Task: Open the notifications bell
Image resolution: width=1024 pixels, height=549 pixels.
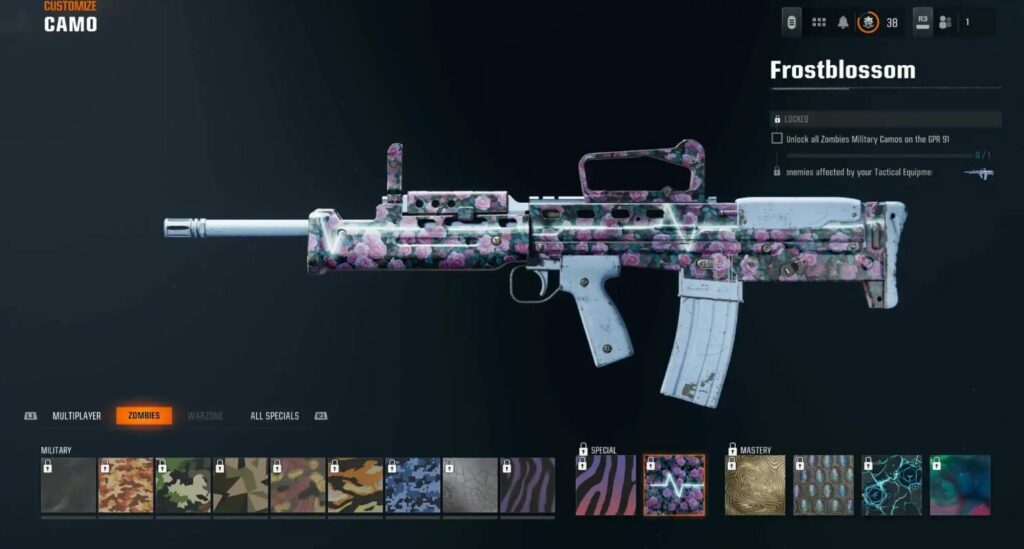Action: (x=843, y=22)
